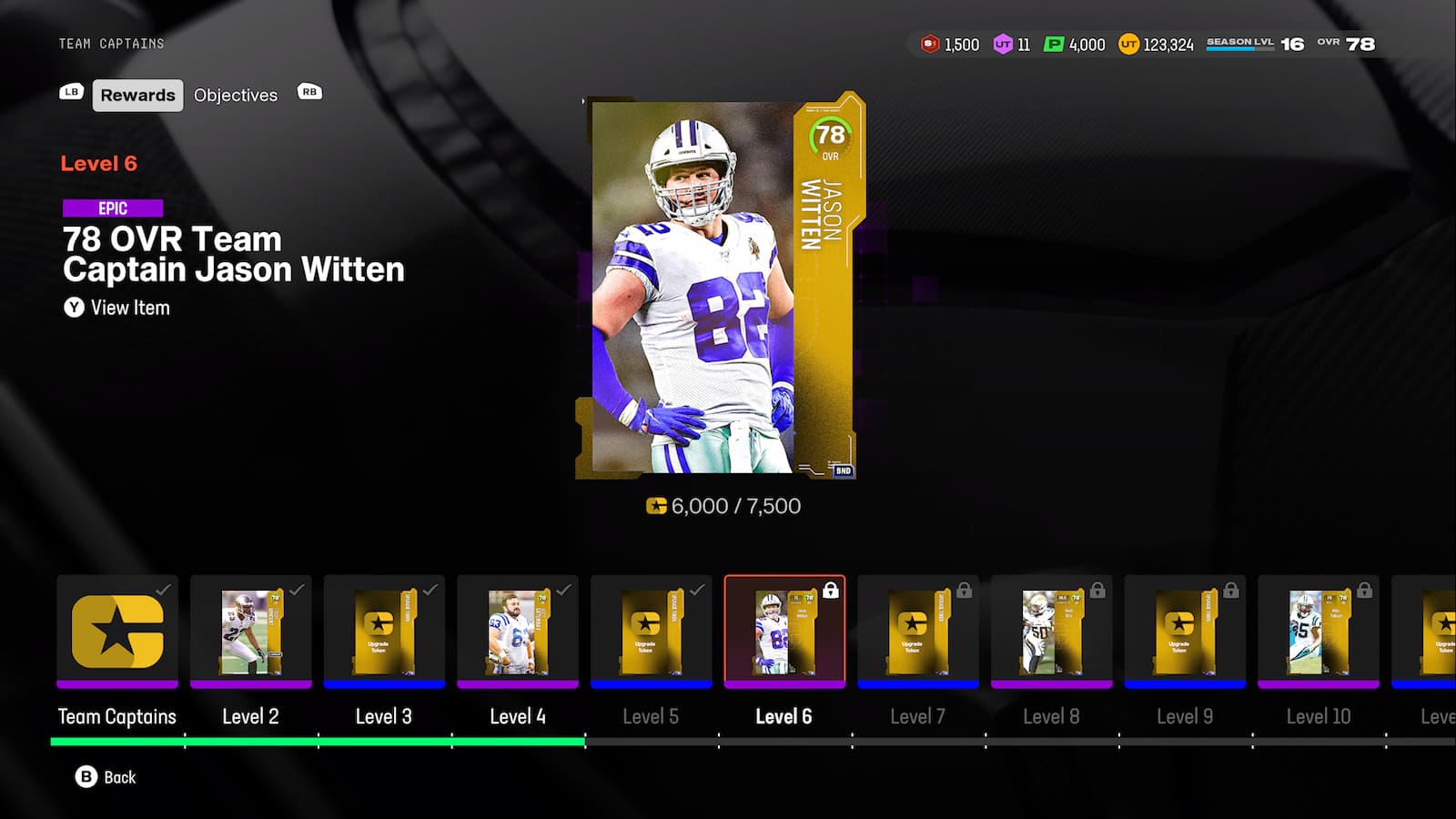Click the lock on Level 8 reward
The height and width of the screenshot is (819, 1456).
tap(1098, 591)
